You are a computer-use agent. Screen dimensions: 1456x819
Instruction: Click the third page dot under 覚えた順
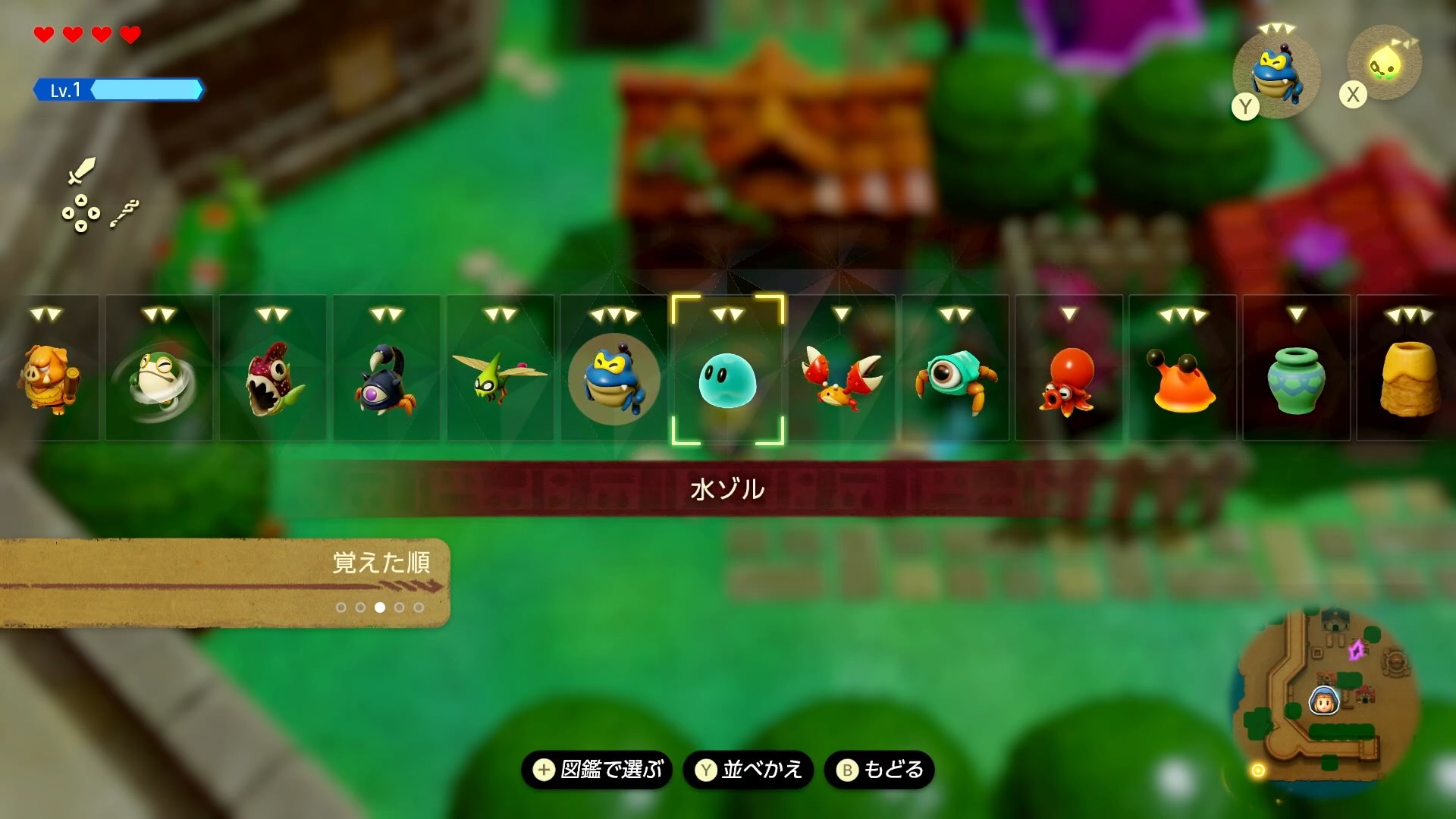click(381, 607)
